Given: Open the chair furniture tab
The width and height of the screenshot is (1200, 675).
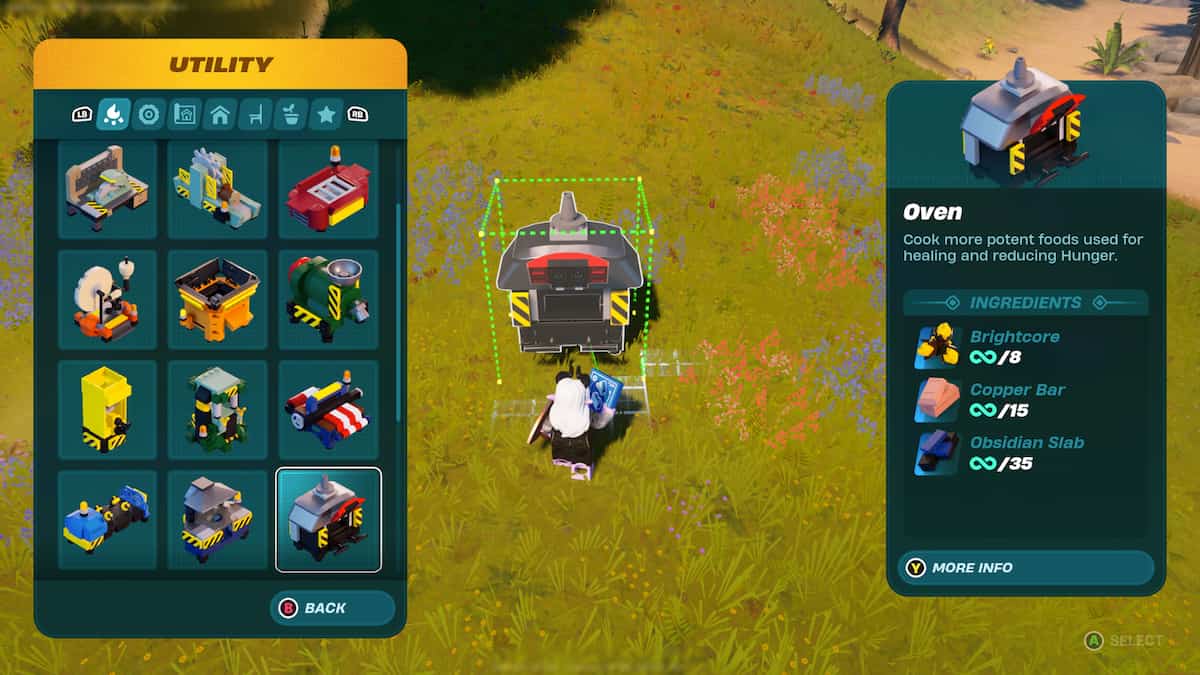Looking at the screenshot, I should pyautogui.click(x=255, y=115).
